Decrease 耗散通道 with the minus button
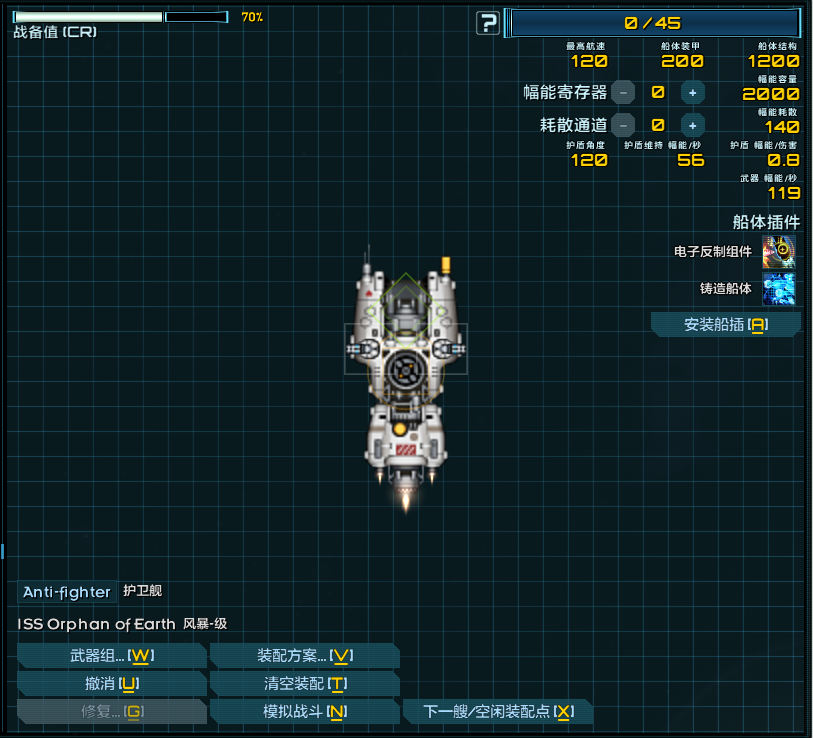The height and width of the screenshot is (738, 813). pyautogui.click(x=622, y=125)
